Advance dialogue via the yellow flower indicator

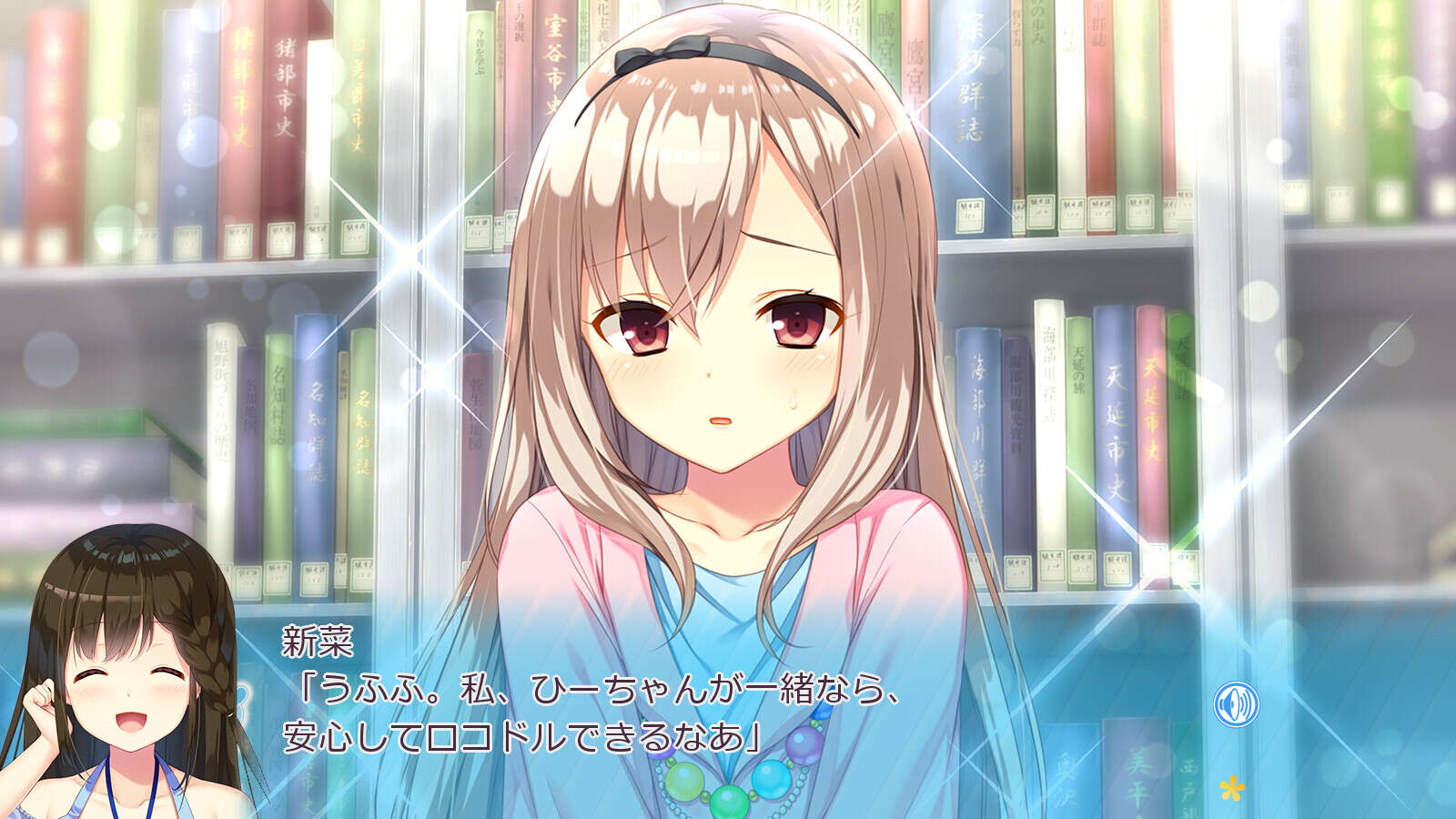click(1231, 787)
